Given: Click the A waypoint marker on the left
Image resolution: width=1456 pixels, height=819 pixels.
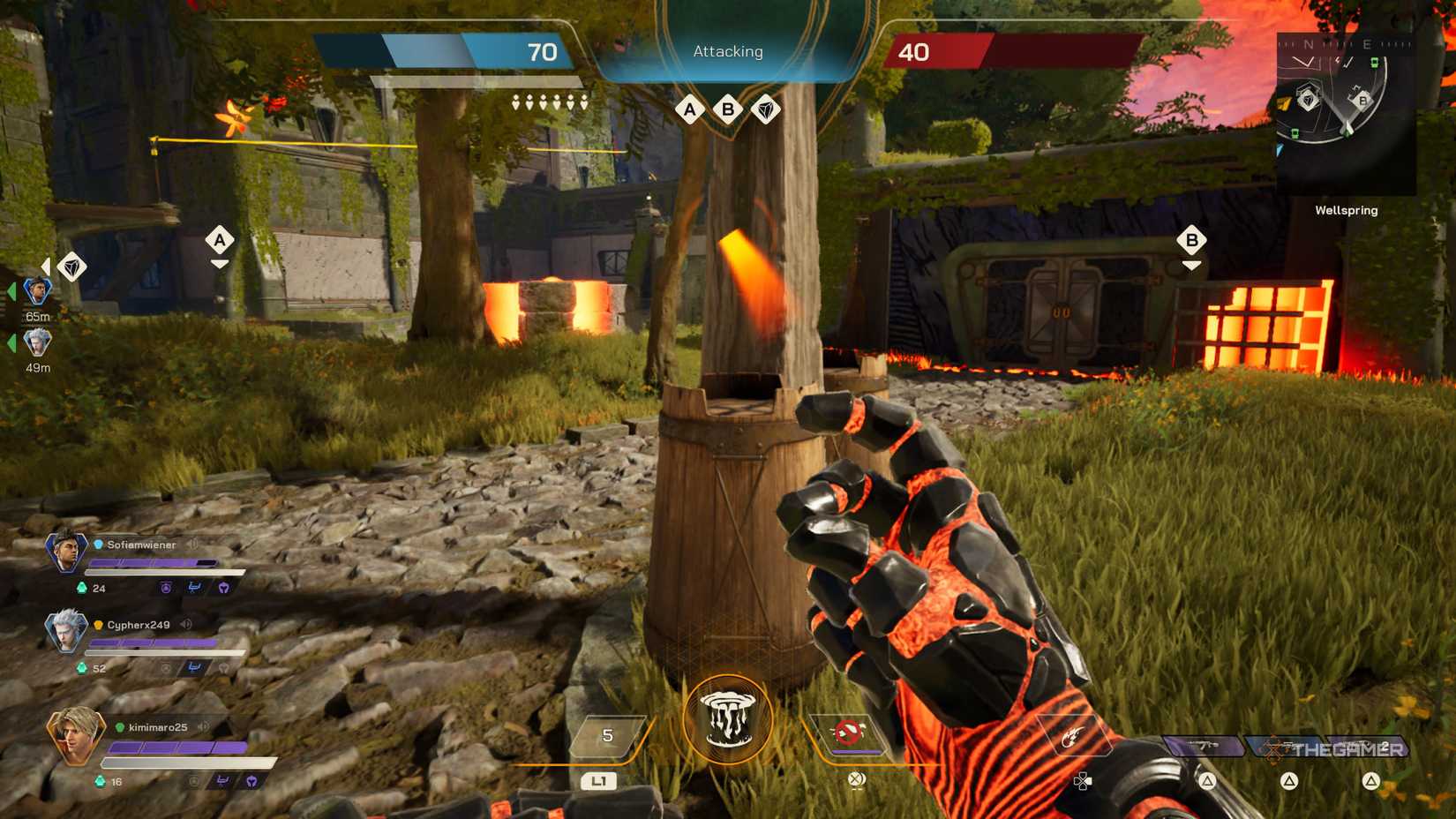Looking at the screenshot, I should [x=220, y=239].
